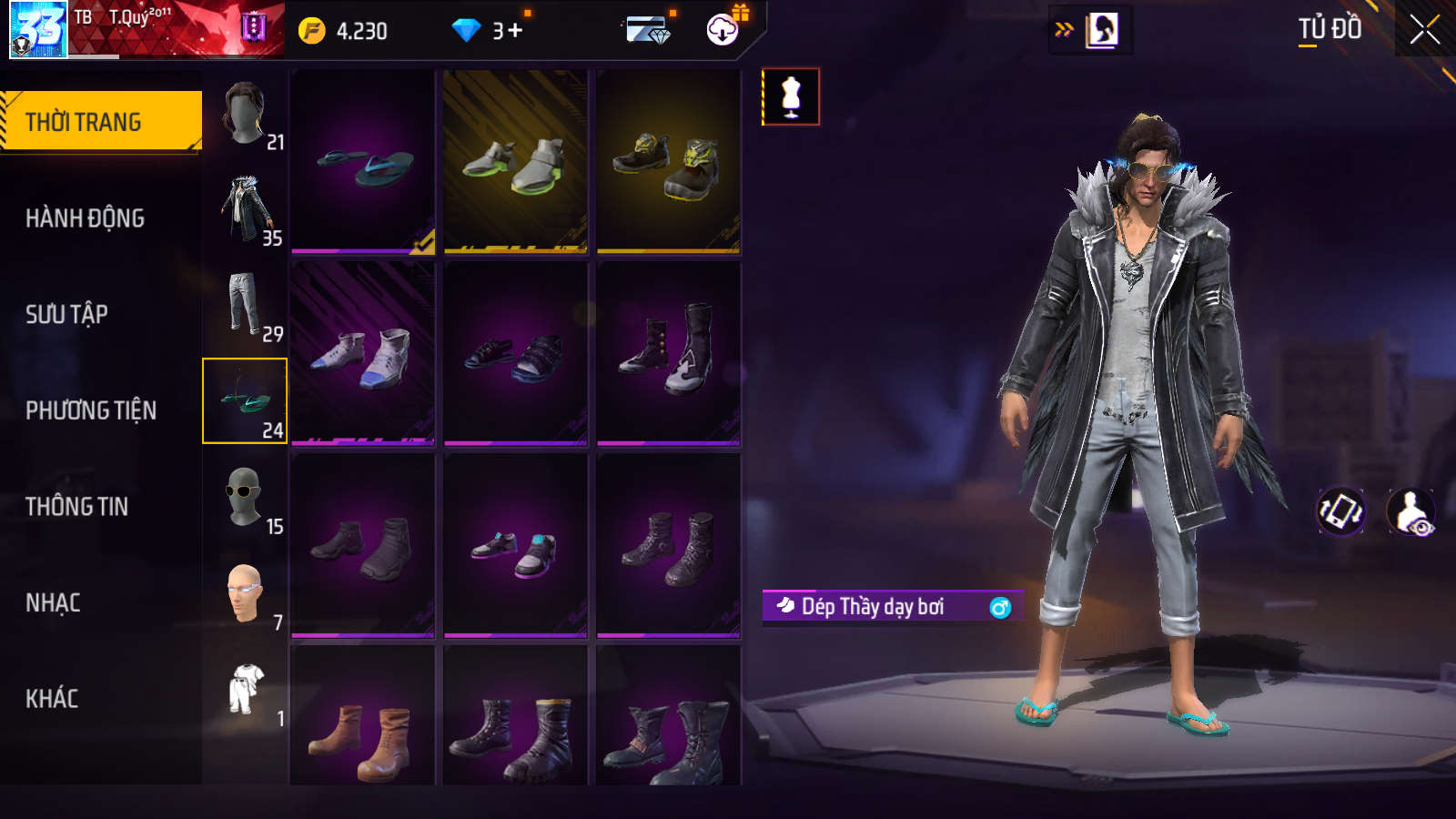Equip the teal flip-flops item
This screenshot has width=1456, height=819.
pyautogui.click(x=363, y=162)
